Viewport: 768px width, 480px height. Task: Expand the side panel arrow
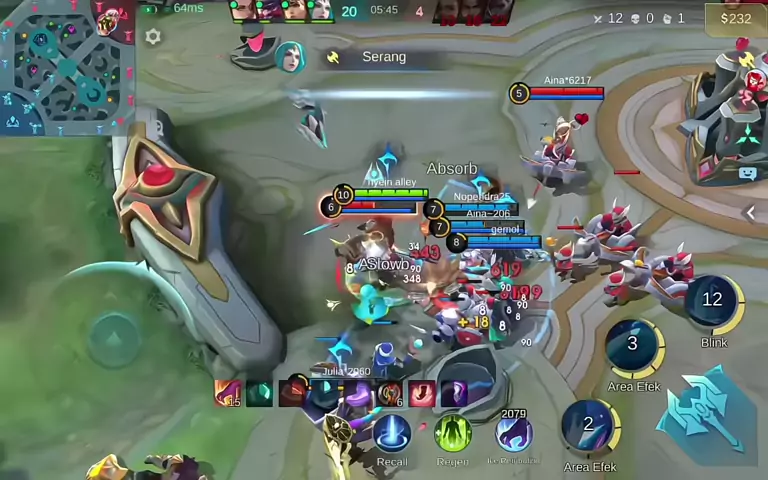751,212
